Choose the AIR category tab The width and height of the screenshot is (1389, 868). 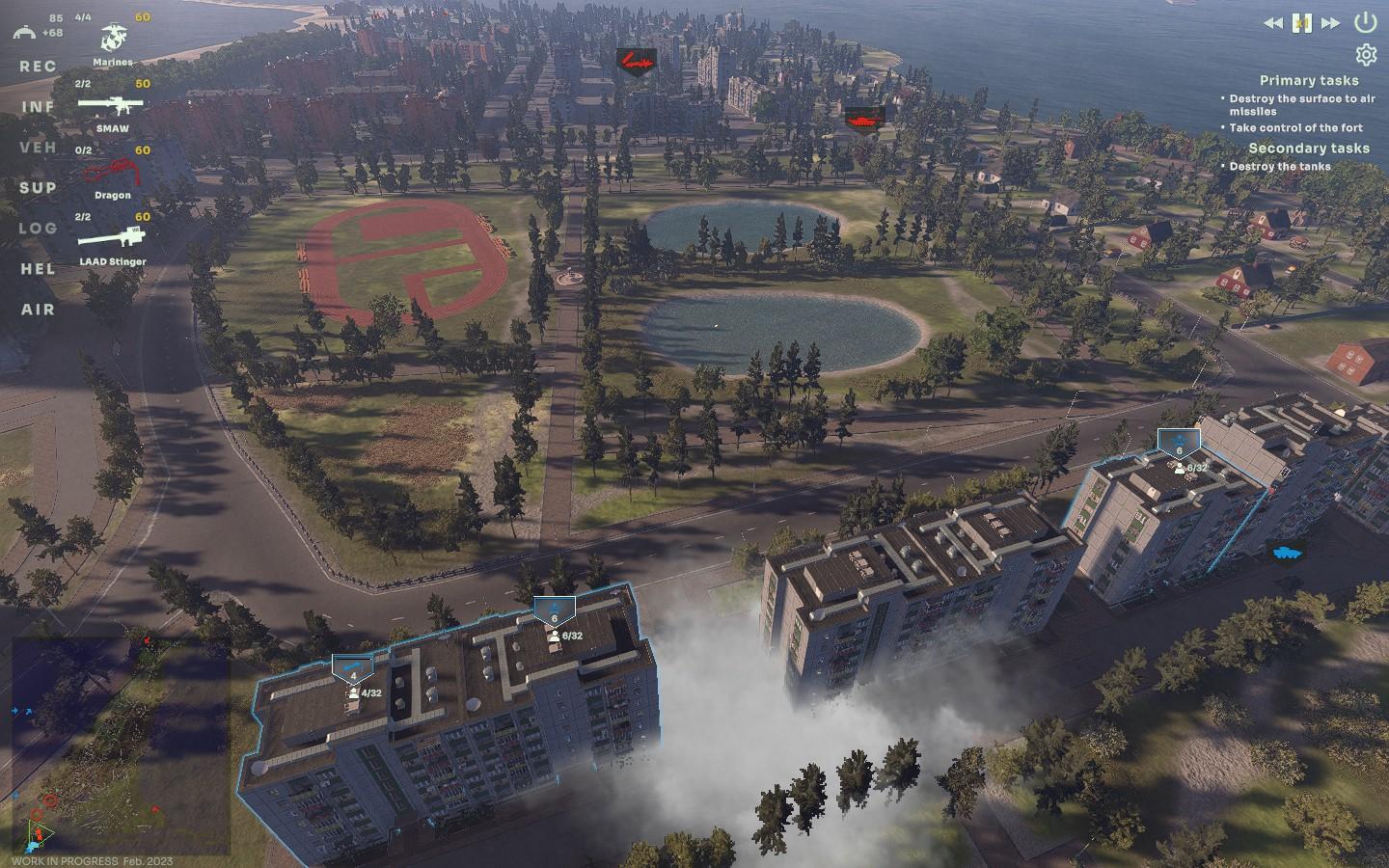(38, 310)
